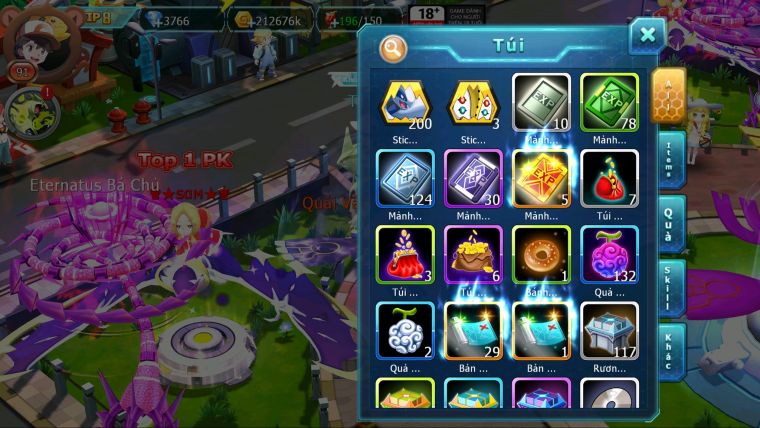Select the green EXP card with 78 count
This screenshot has height=428, width=760.
pos(609,103)
